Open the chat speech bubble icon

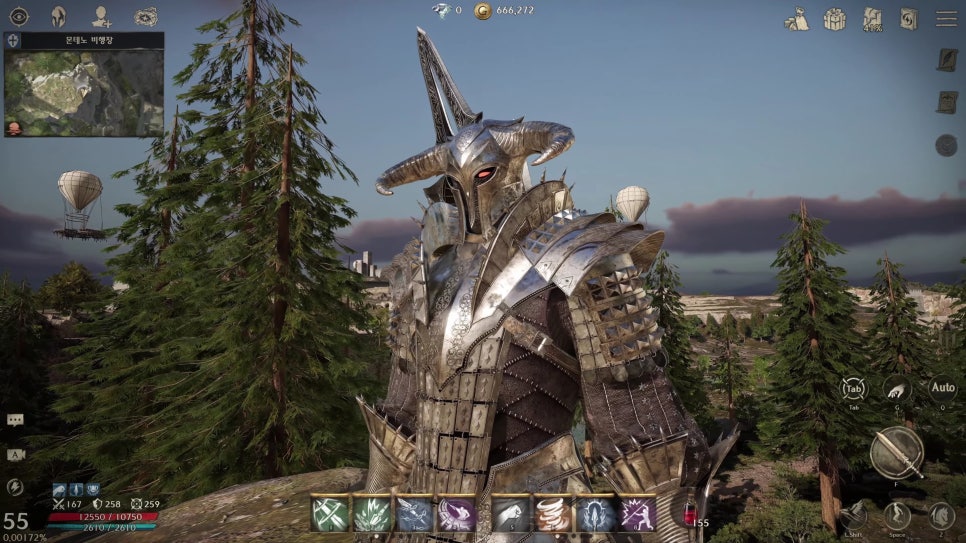point(15,420)
